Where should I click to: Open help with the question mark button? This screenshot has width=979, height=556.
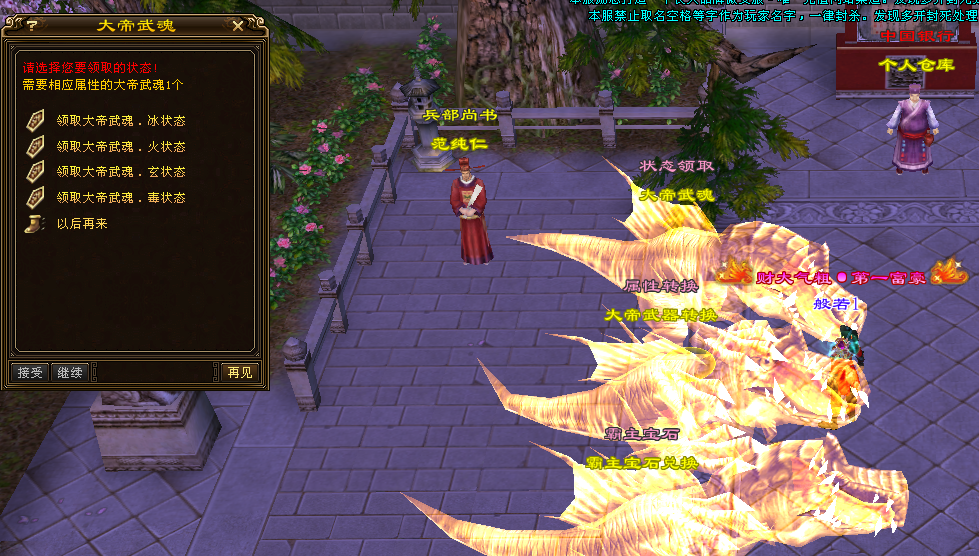(x=32, y=25)
